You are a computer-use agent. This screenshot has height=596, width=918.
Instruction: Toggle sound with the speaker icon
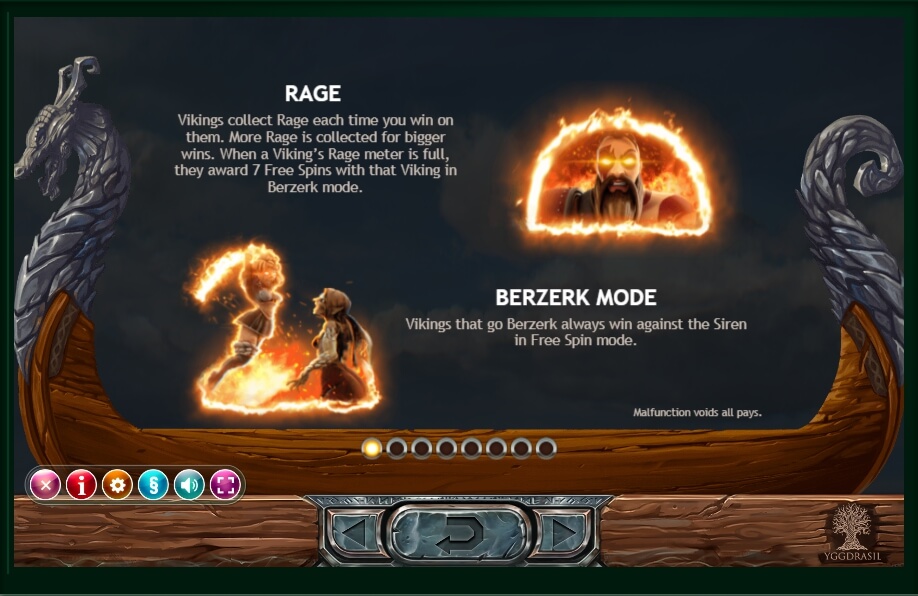tap(189, 486)
